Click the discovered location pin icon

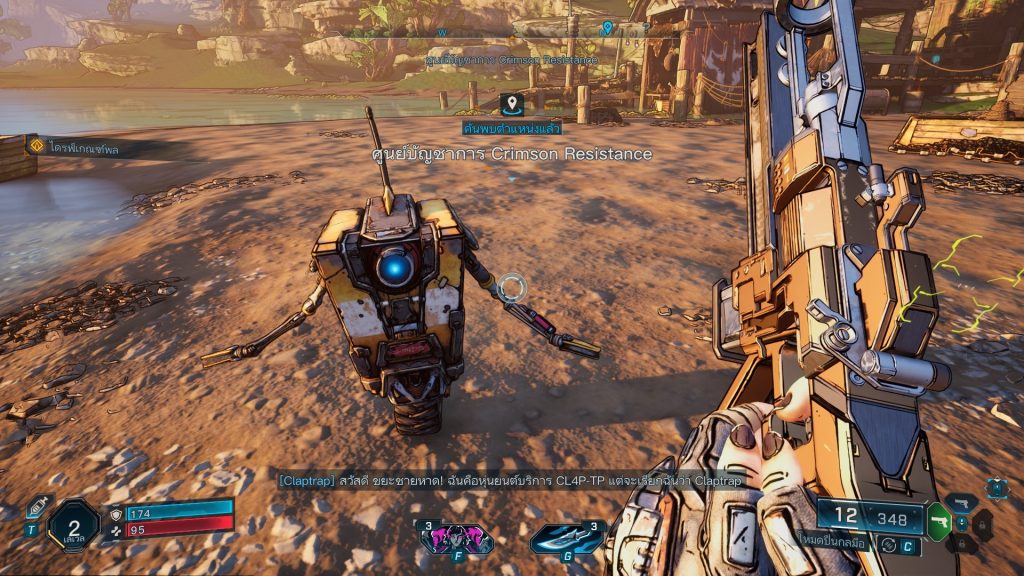pos(512,103)
